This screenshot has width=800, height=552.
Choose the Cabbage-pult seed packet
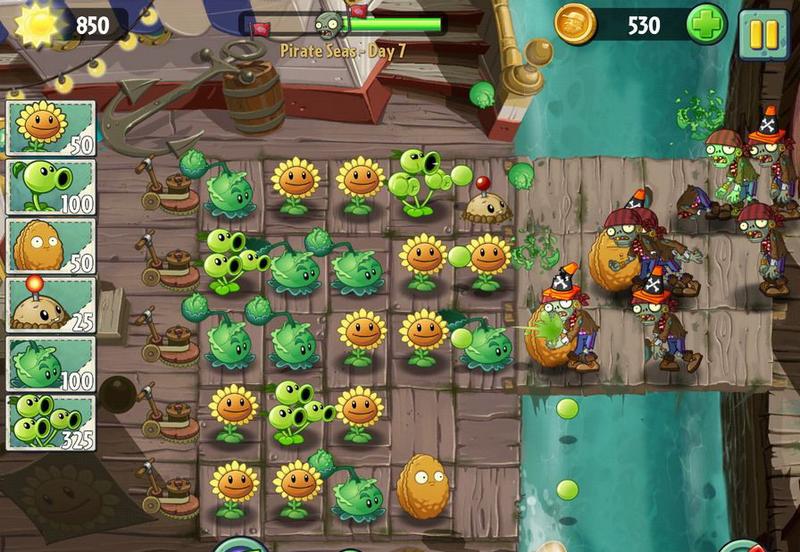[x=50, y=363]
